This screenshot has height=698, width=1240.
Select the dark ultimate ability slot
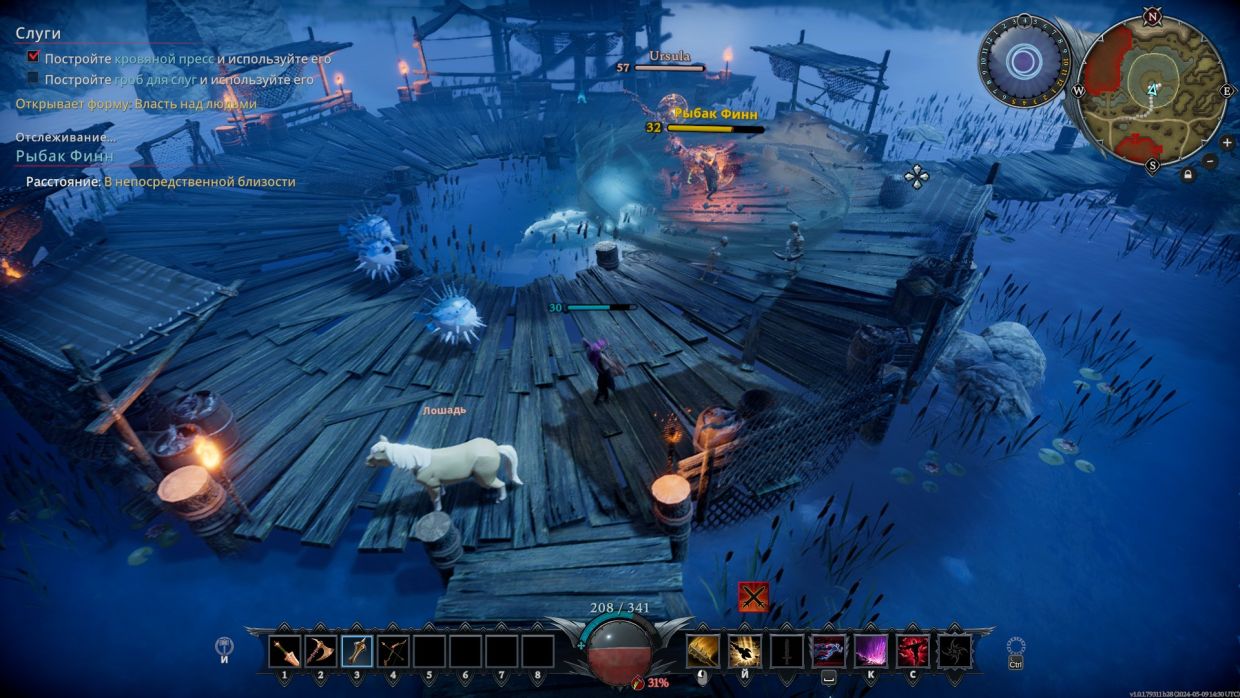pyautogui.click(x=954, y=651)
